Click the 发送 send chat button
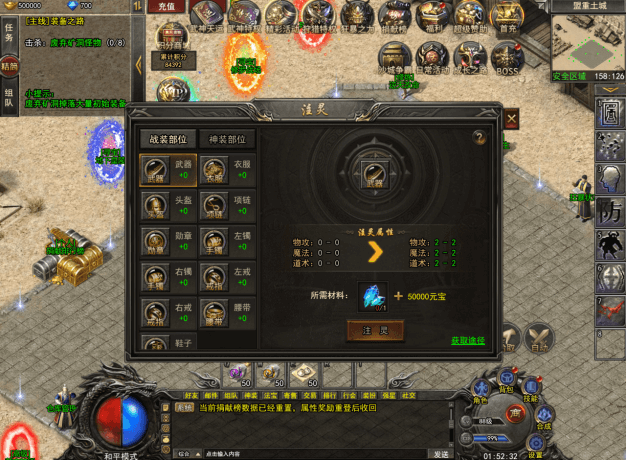The height and width of the screenshot is (460, 627). point(440,454)
